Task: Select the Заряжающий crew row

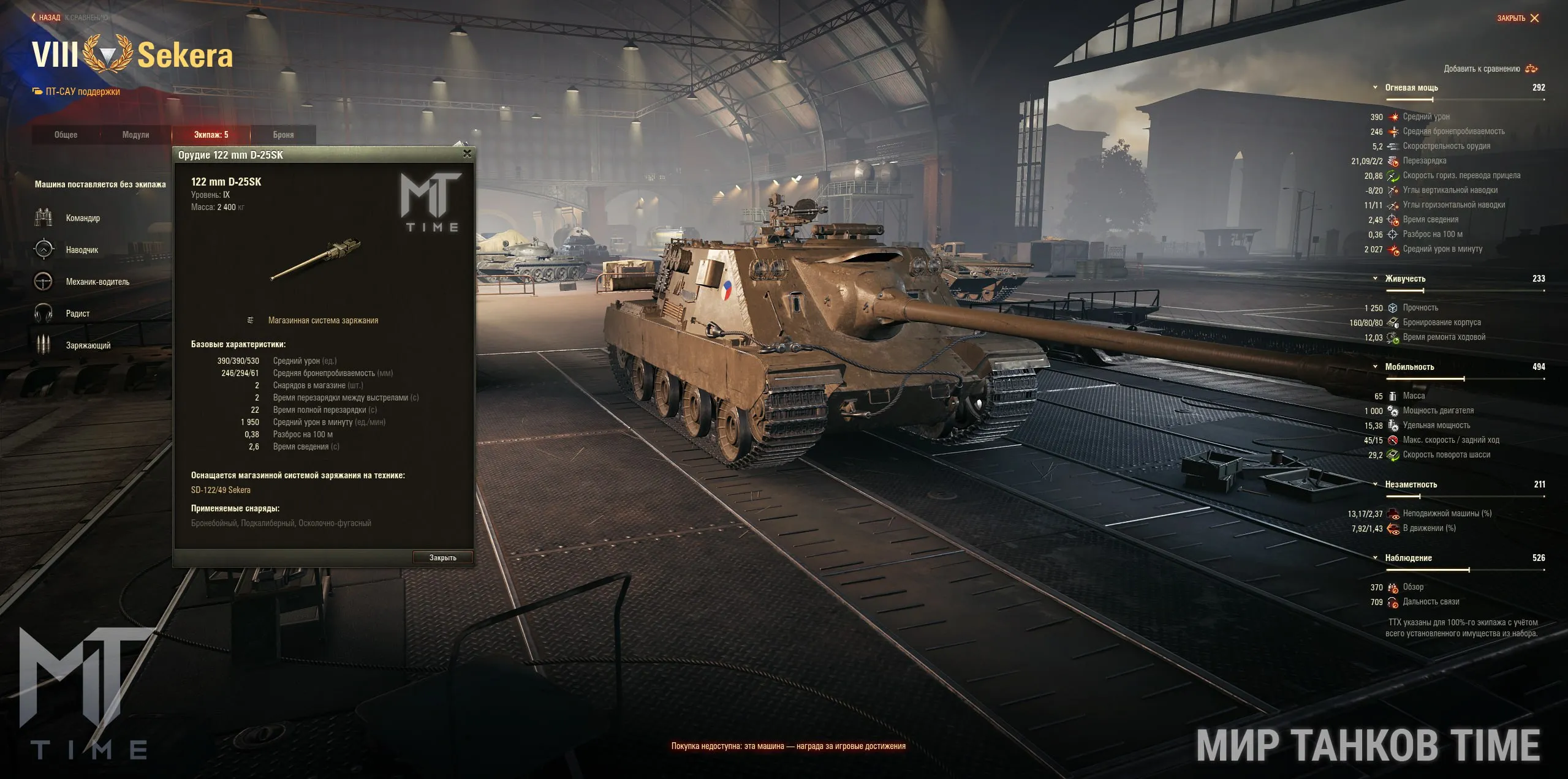Action: click(x=88, y=345)
